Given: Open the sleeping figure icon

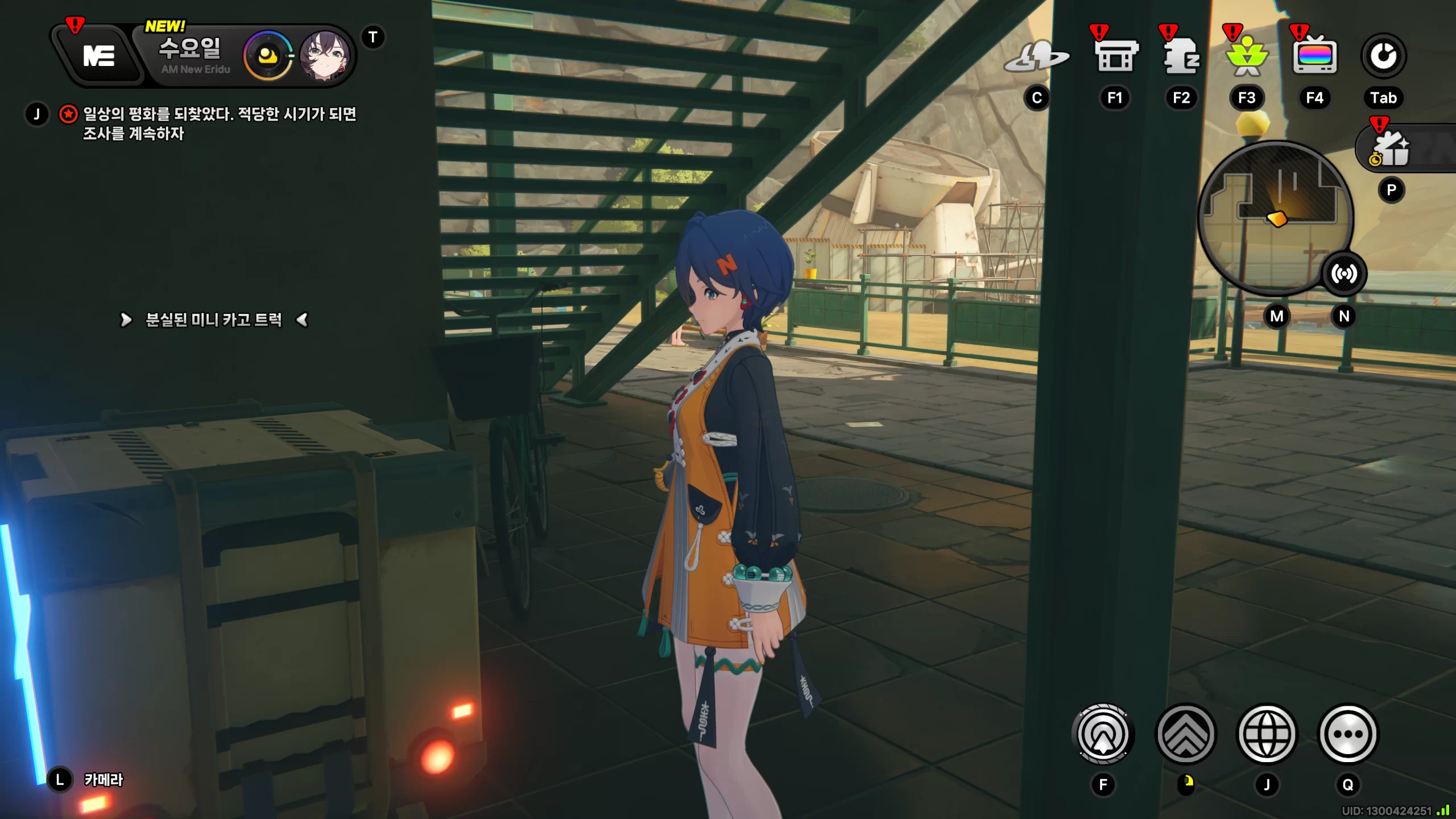Looking at the screenshot, I should tap(1181, 56).
